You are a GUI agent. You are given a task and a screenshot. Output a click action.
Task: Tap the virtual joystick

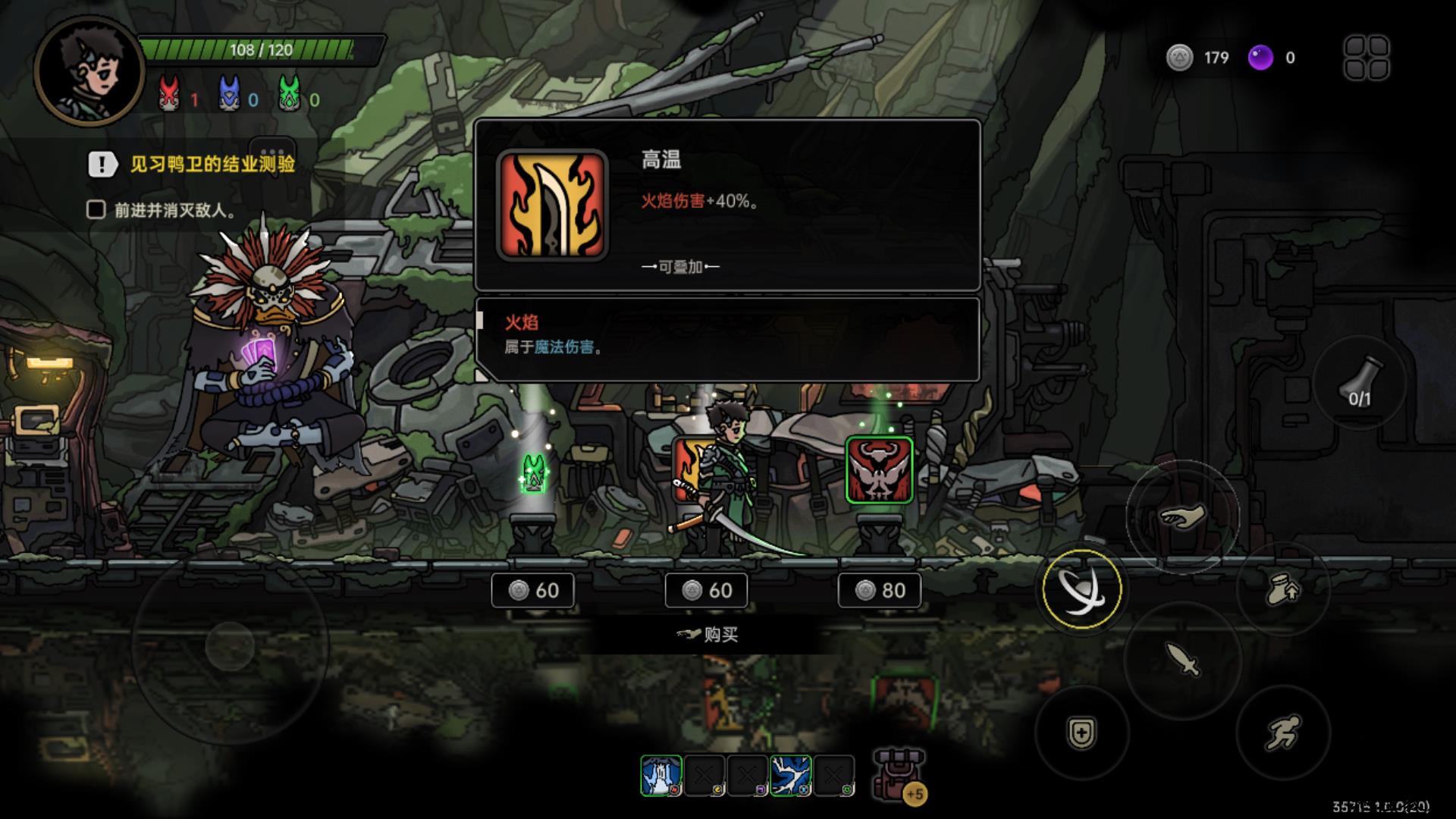pos(230,646)
